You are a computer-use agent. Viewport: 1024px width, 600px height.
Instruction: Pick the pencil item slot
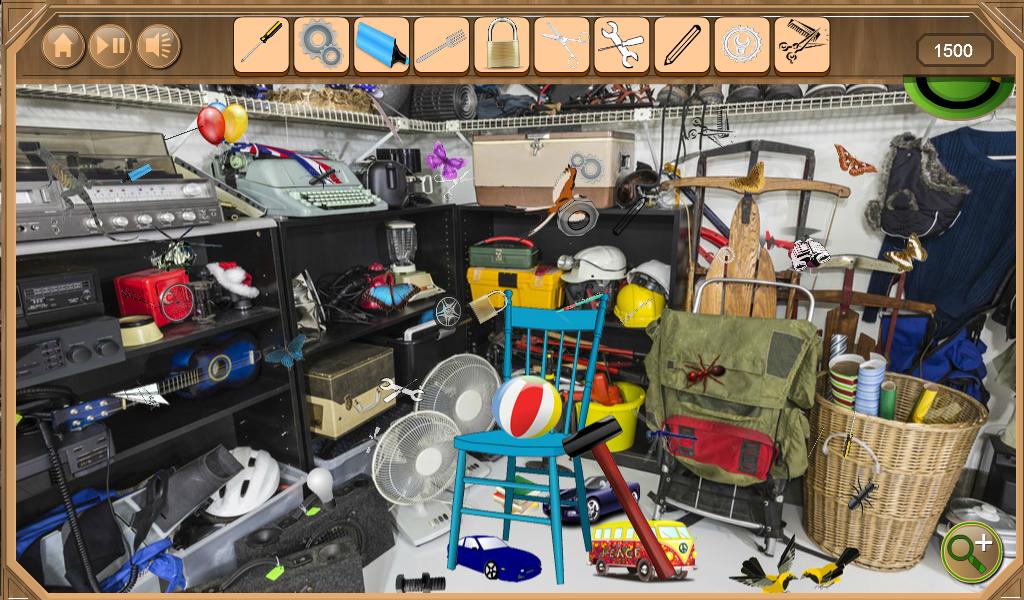681,45
